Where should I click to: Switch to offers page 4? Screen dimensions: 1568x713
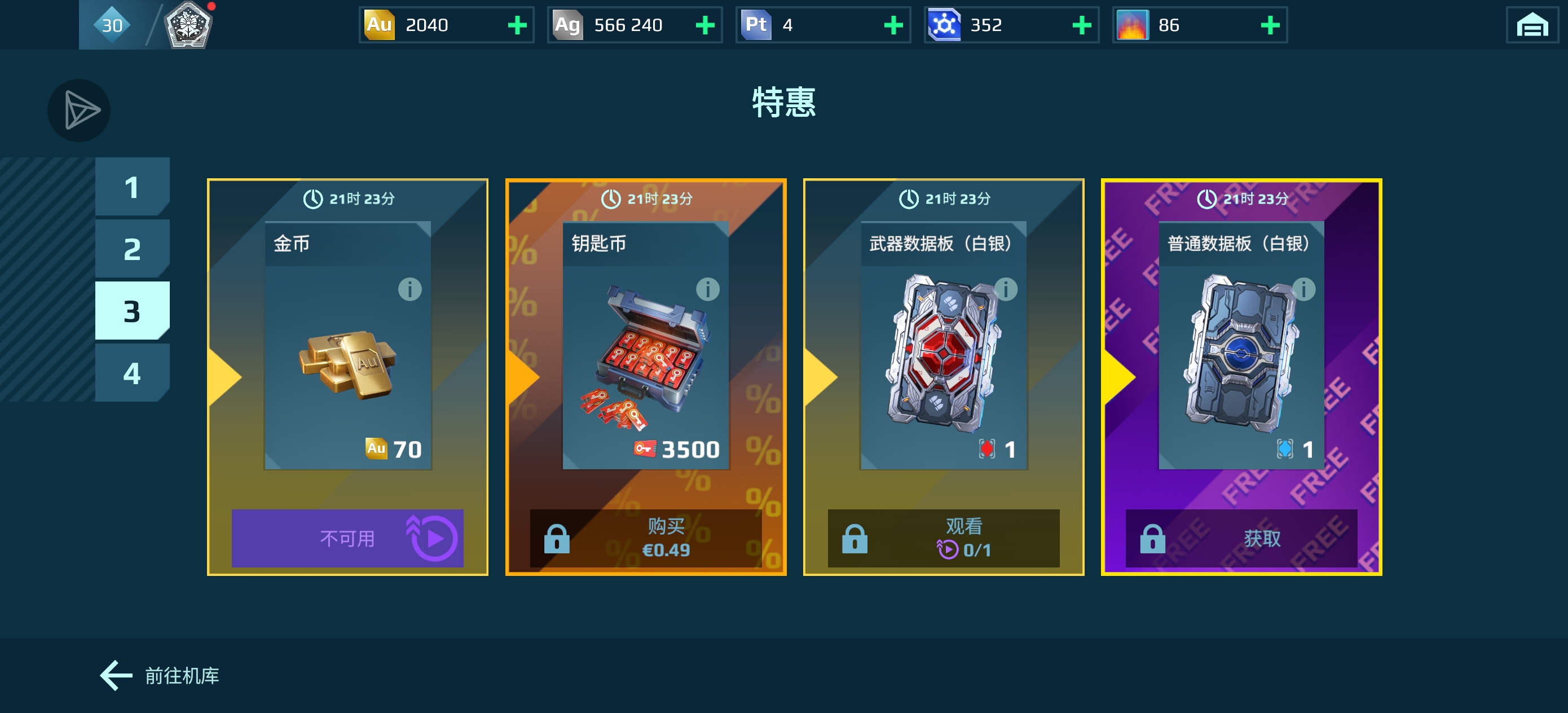click(132, 373)
